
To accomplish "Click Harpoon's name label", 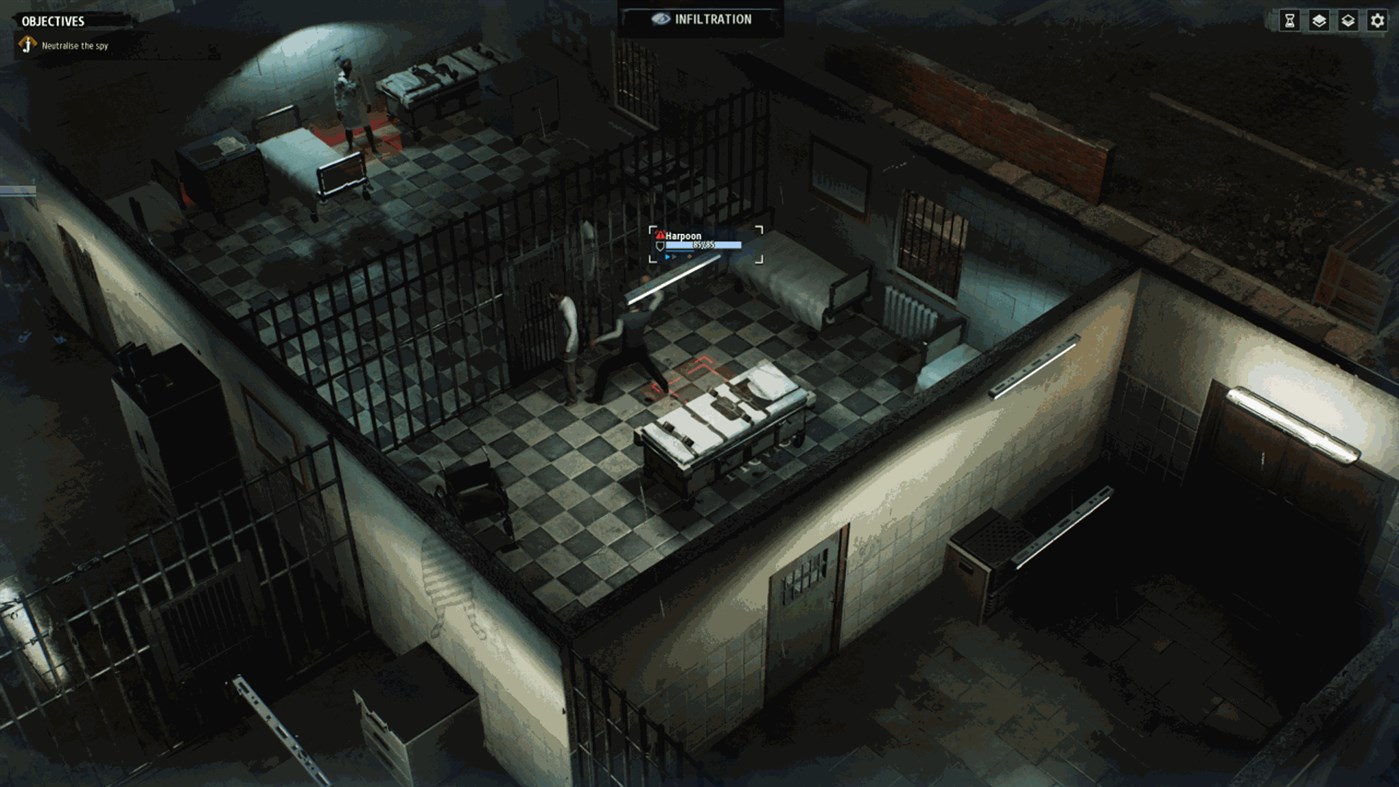I will 685,235.
